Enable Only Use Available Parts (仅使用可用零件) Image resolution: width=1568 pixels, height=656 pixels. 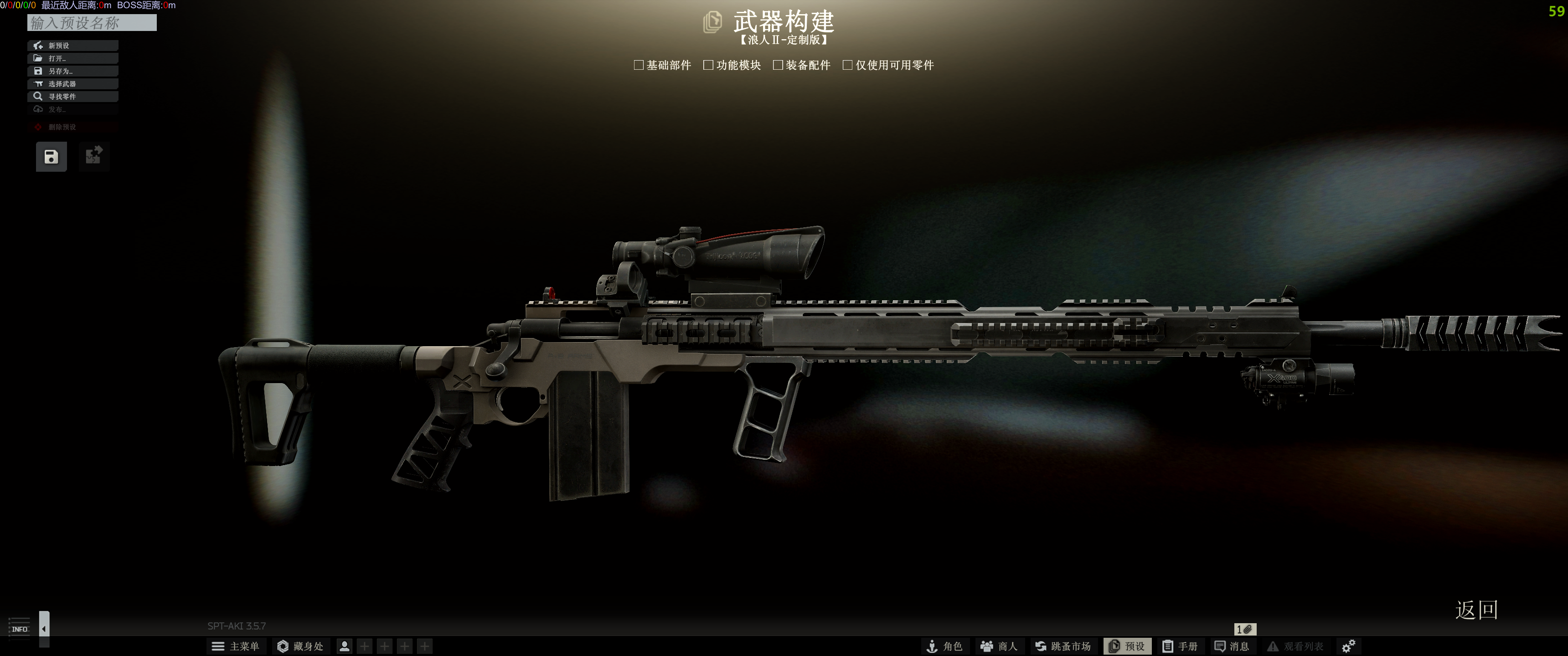tap(847, 65)
